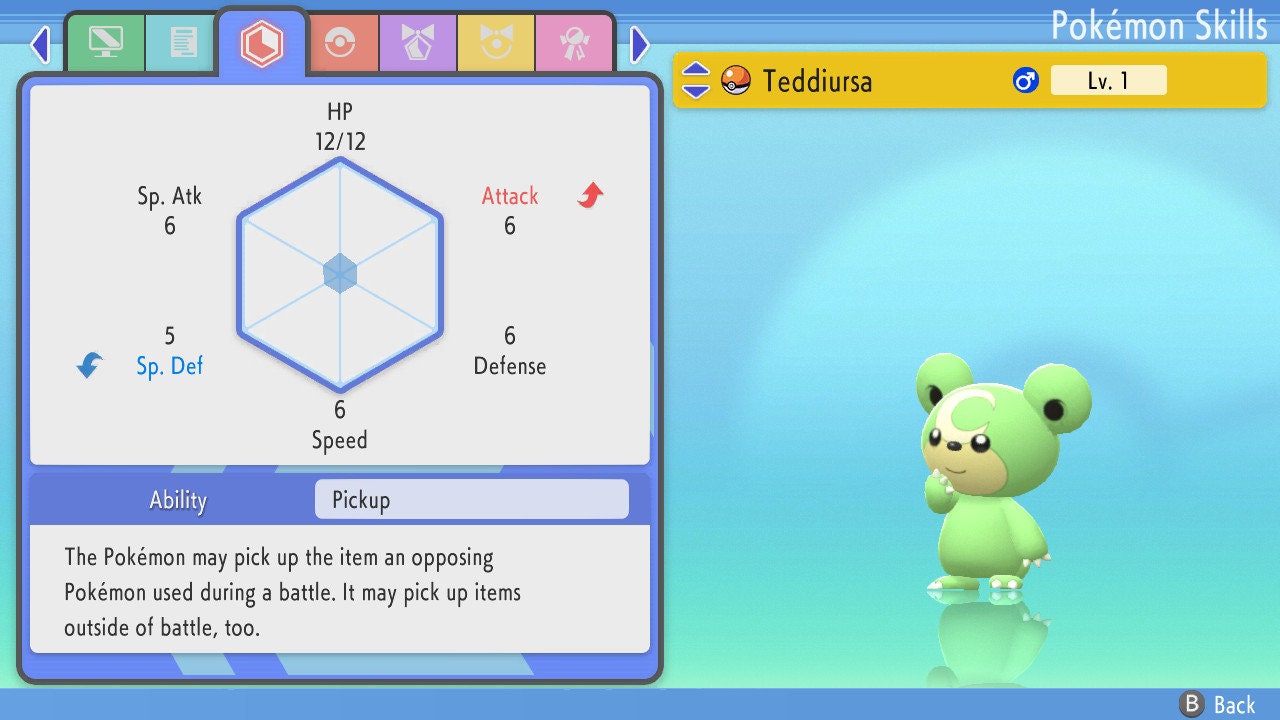Switch to the purple bow contest tab

tap(417, 43)
